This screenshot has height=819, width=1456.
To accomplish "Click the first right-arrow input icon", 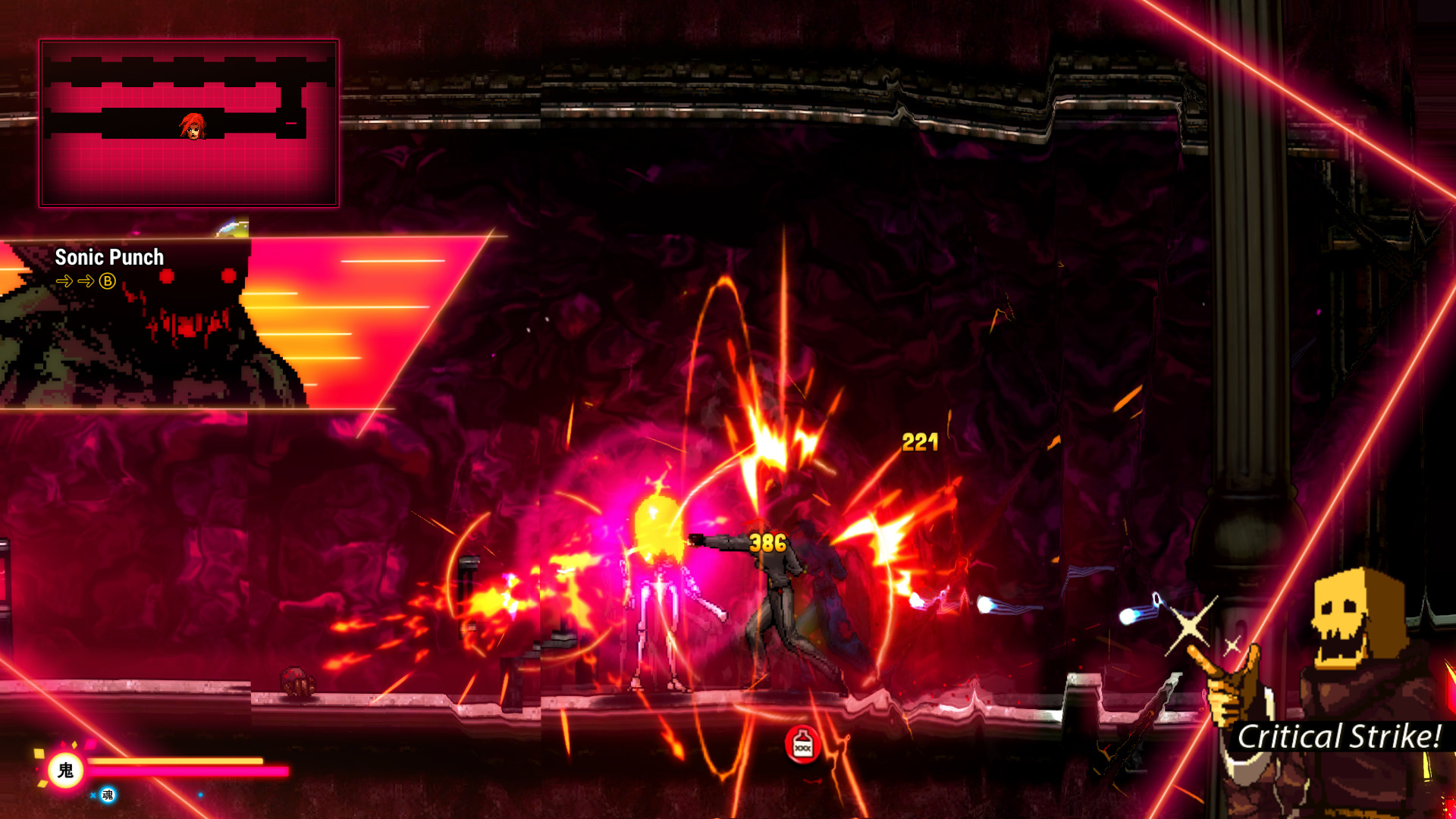I will pos(64,281).
